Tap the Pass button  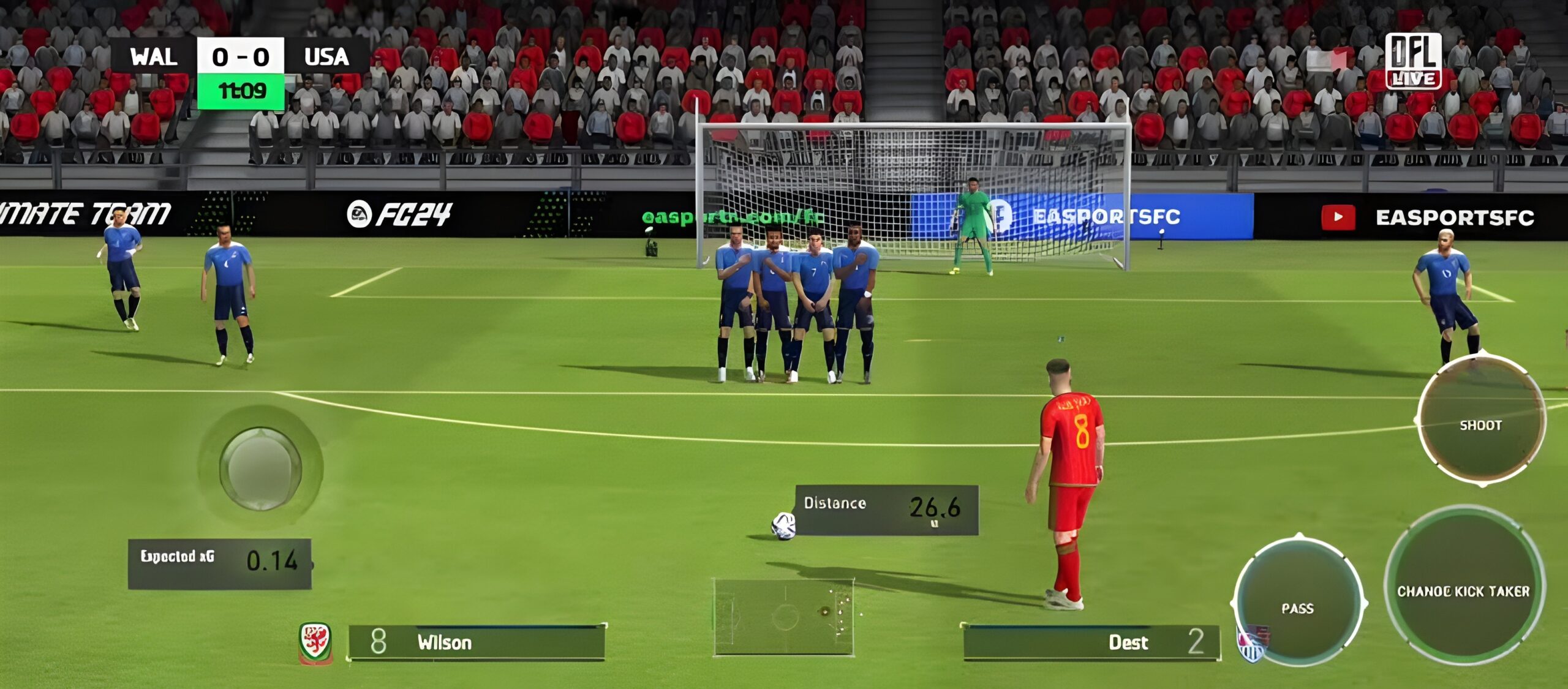coord(1298,603)
